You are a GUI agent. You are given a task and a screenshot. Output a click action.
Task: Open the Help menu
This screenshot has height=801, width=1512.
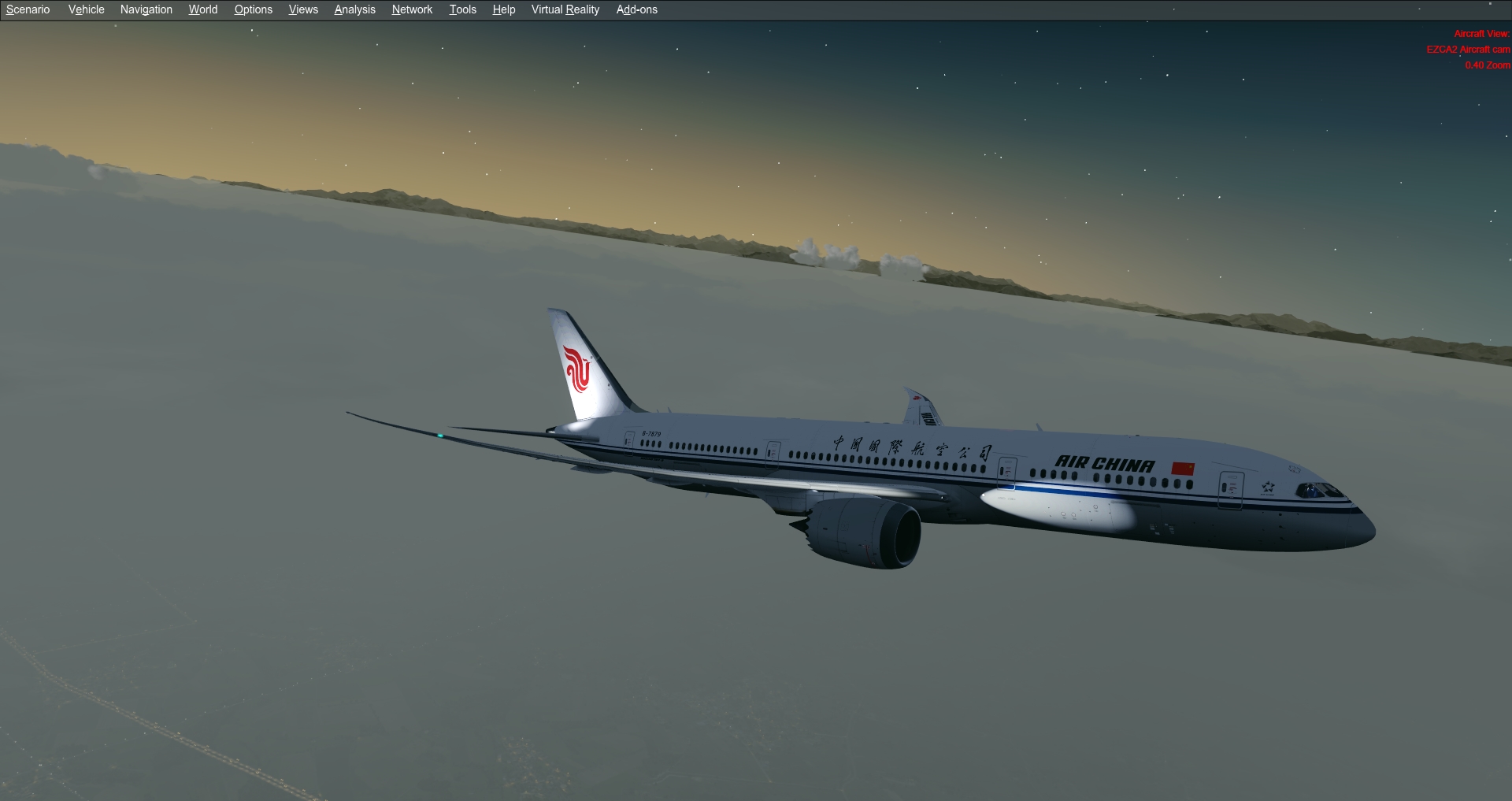pos(503,9)
